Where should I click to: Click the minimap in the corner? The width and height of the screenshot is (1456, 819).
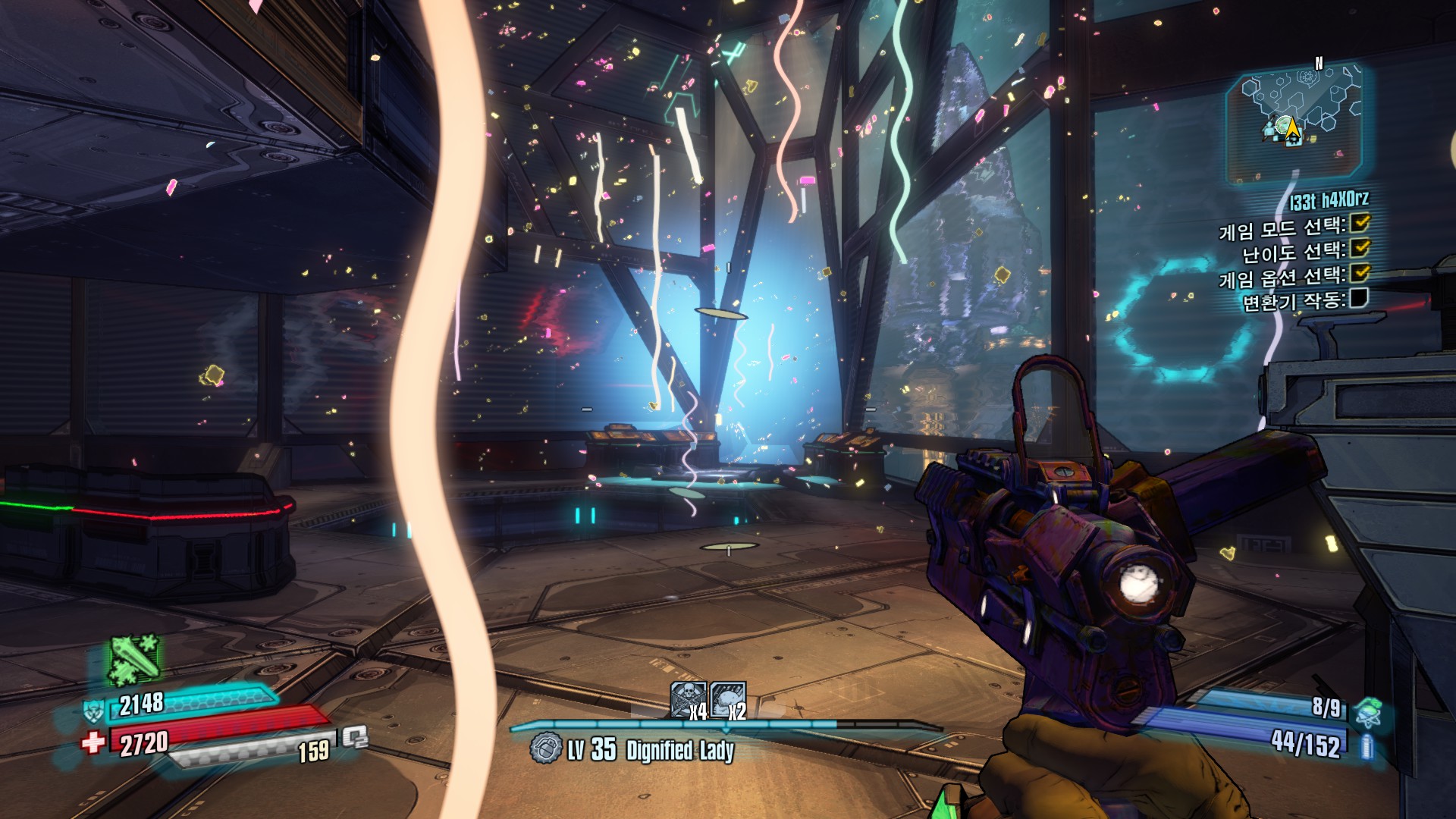pyautogui.click(x=1295, y=123)
